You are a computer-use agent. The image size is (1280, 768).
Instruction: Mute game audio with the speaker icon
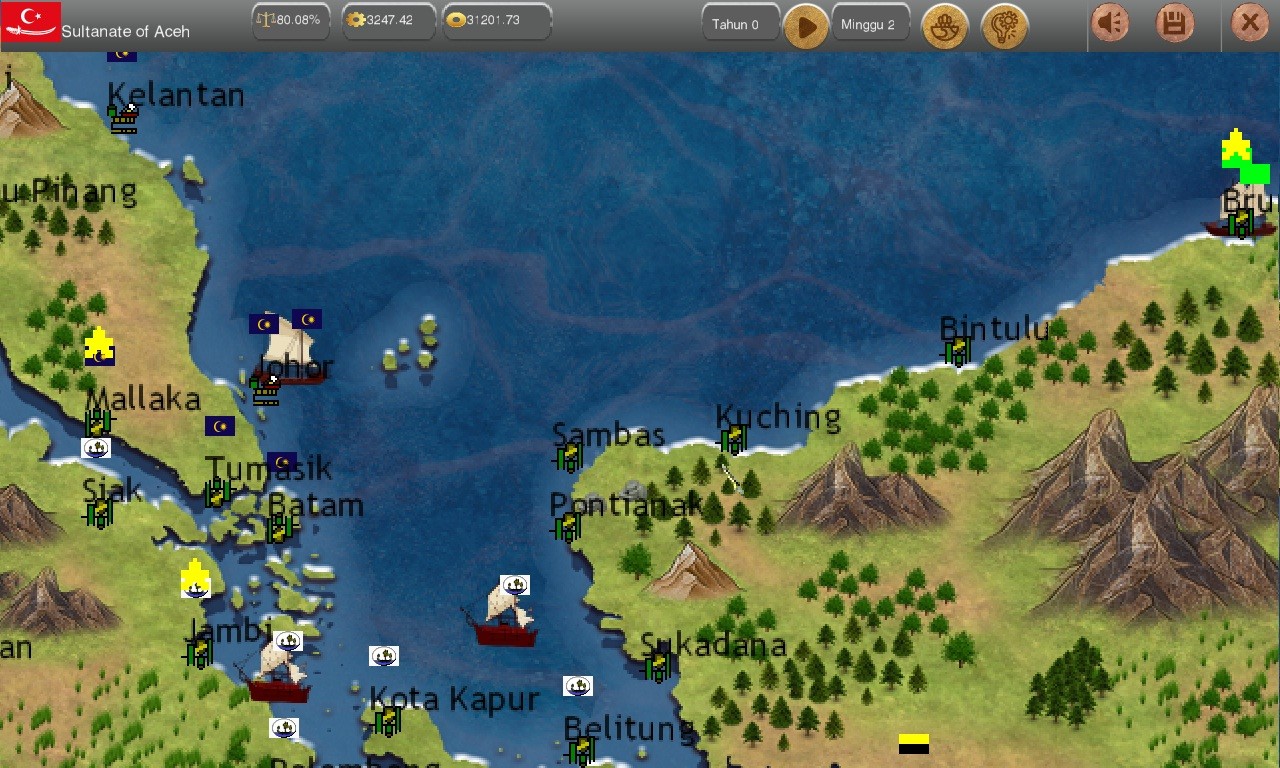[1109, 20]
